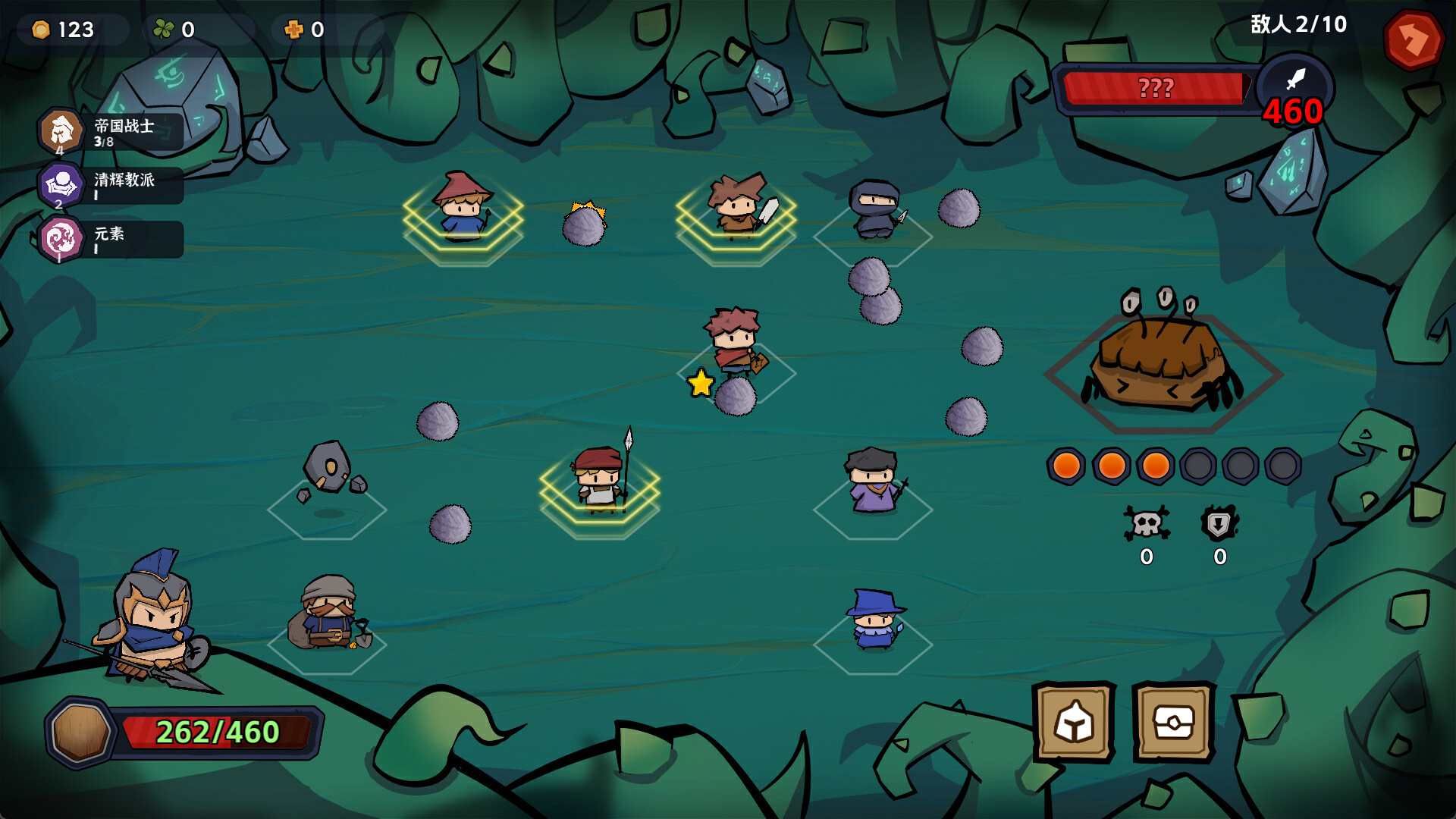The image size is (1456, 819).
Task: Open the treasure chest button
Action: 1173,722
